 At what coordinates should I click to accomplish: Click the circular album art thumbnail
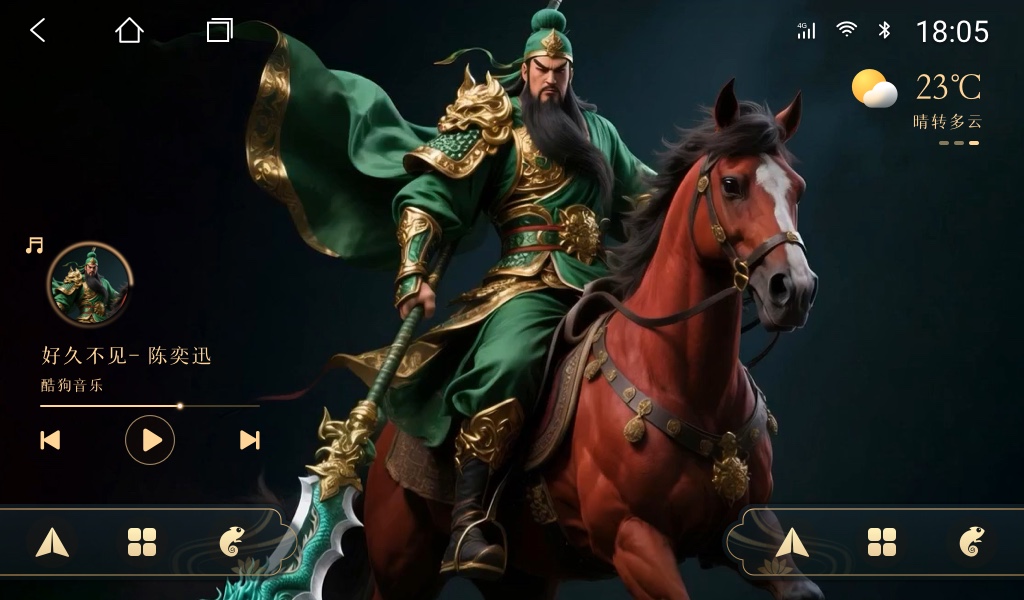point(89,285)
